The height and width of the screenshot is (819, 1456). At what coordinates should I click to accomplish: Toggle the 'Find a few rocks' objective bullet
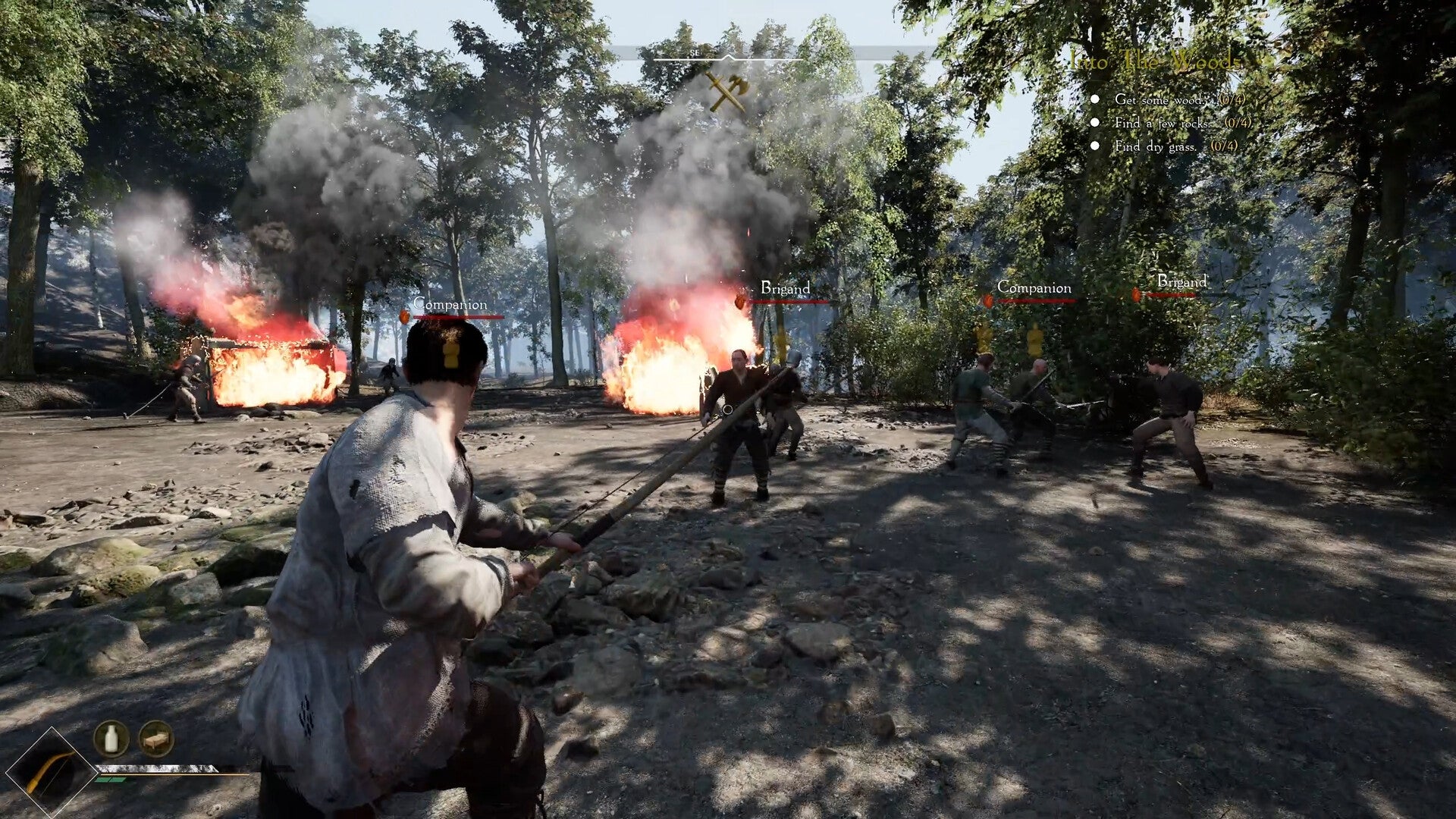tap(1095, 122)
